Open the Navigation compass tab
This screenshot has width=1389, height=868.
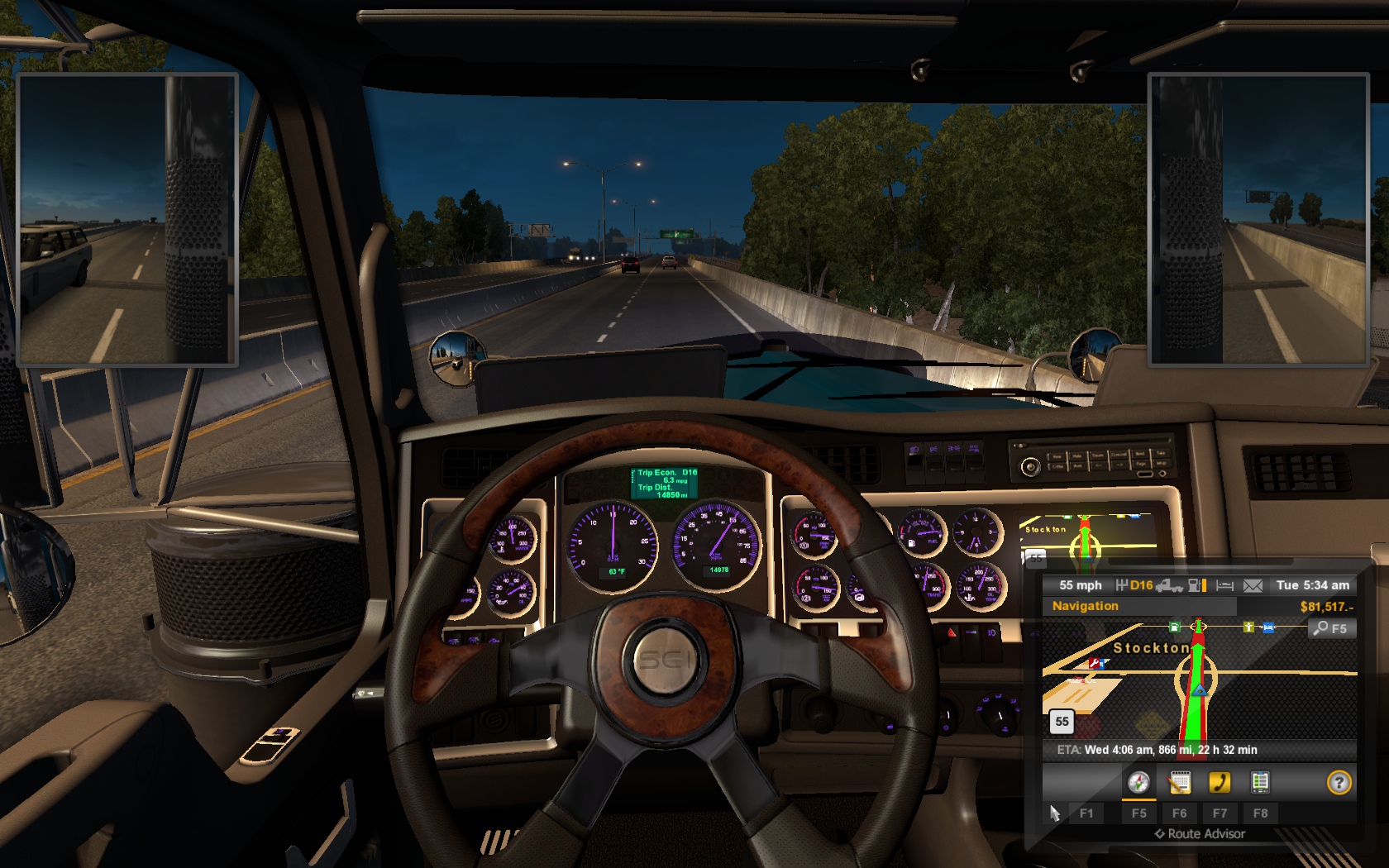[x=1138, y=782]
